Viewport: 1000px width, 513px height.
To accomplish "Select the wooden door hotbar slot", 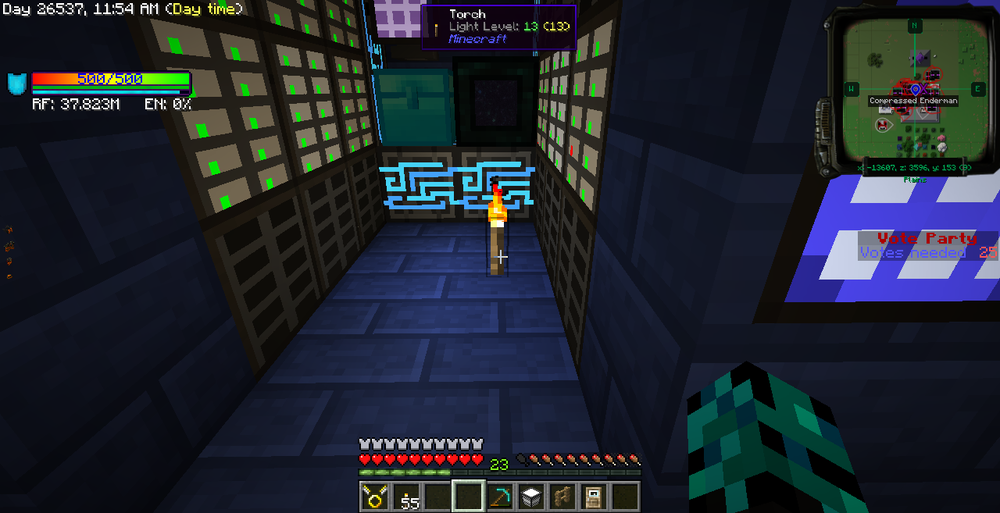I will 593,496.
